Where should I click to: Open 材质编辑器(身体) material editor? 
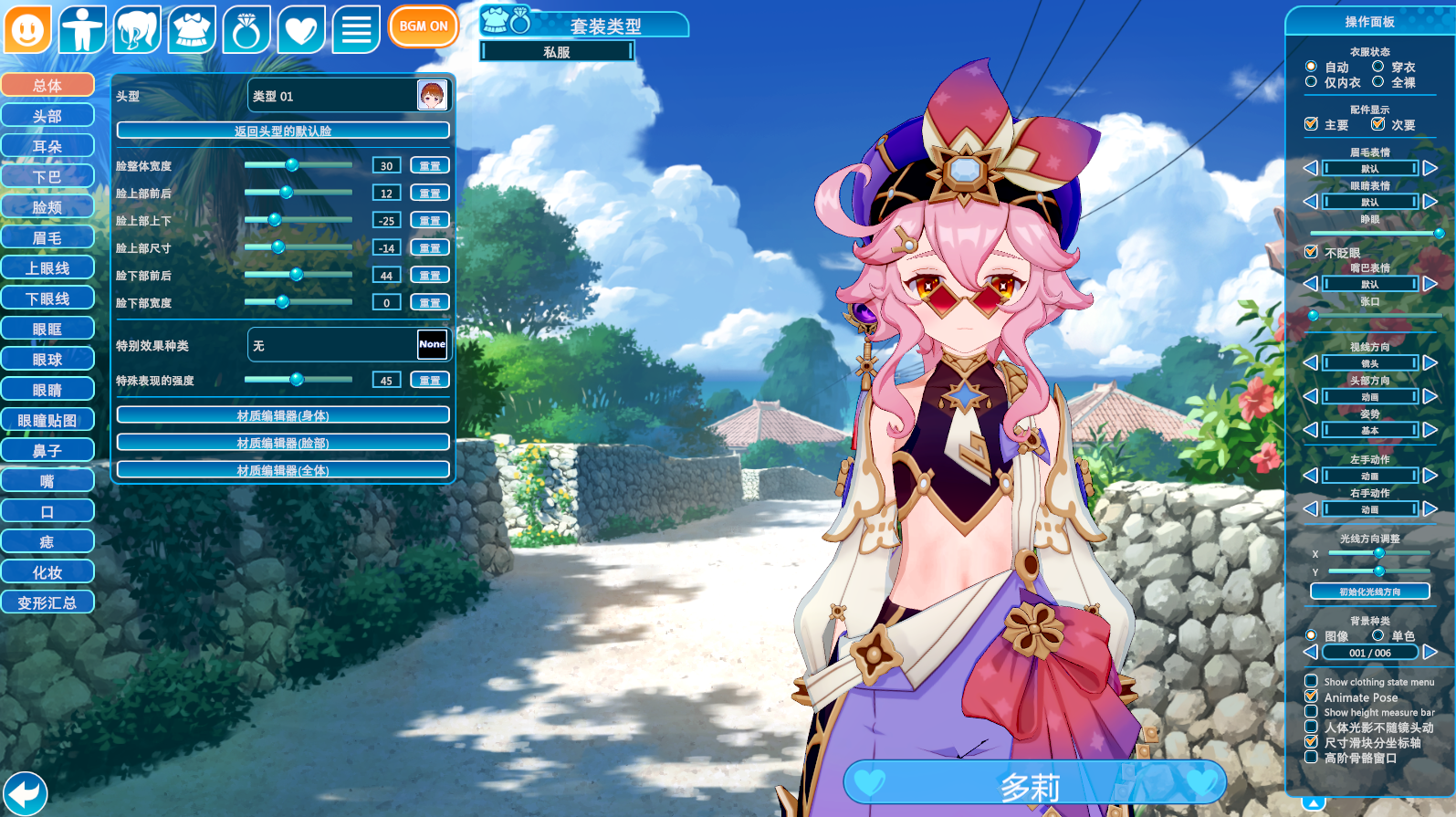click(x=283, y=415)
